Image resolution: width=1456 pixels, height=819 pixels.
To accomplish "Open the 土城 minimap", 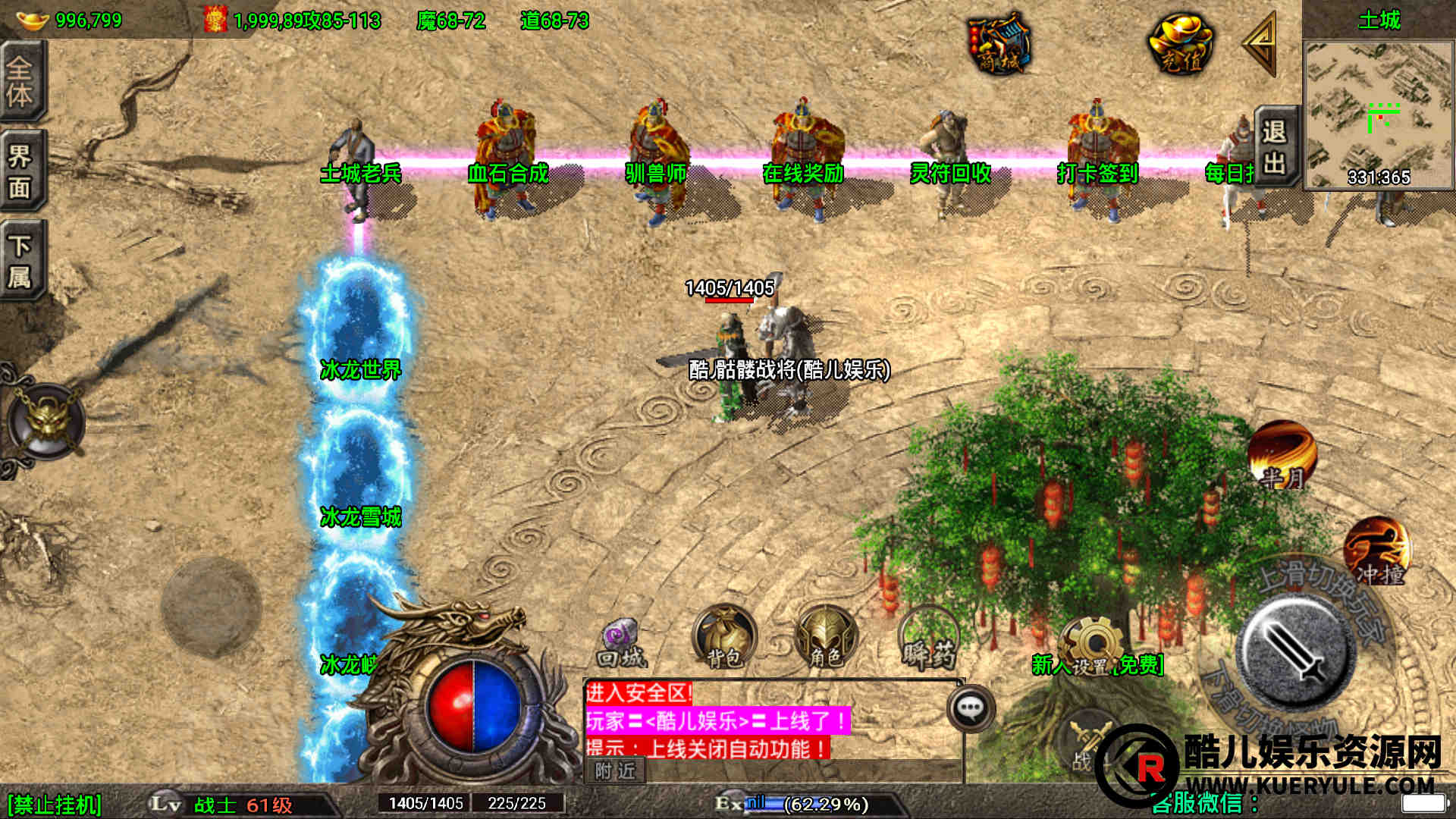I will point(1378,114).
